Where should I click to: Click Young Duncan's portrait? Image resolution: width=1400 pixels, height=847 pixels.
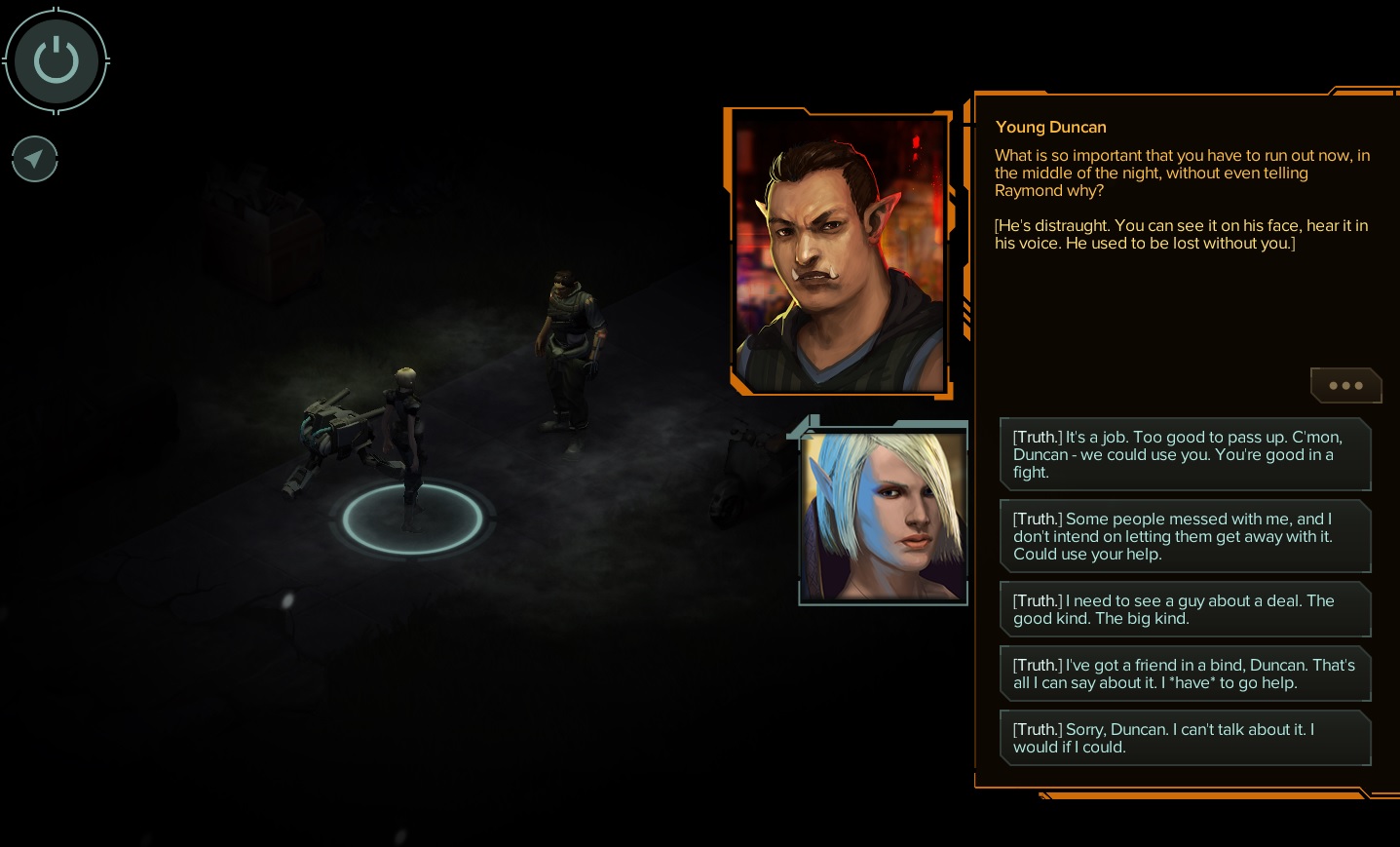pyautogui.click(x=839, y=253)
